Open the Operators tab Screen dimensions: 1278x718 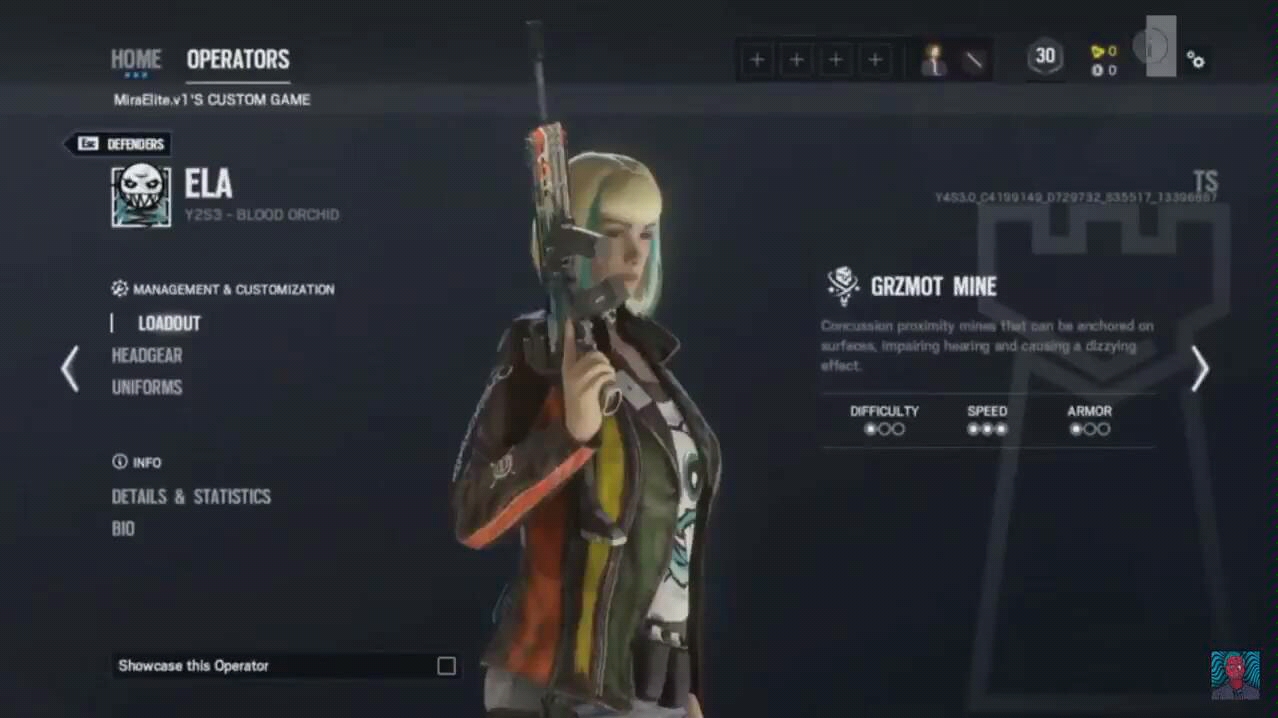pyautogui.click(x=238, y=59)
